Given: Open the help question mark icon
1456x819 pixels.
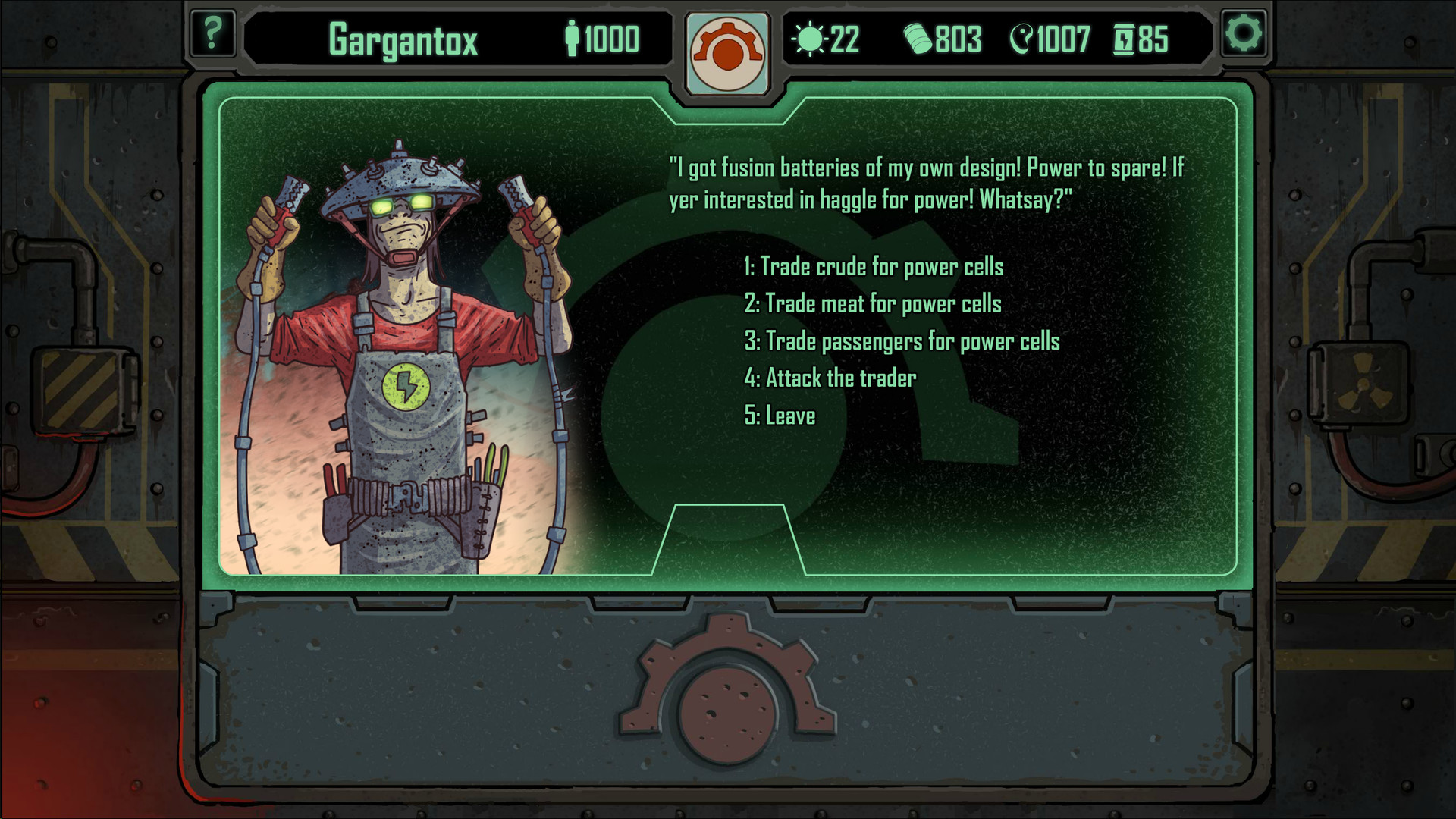Looking at the screenshot, I should coord(213,33).
